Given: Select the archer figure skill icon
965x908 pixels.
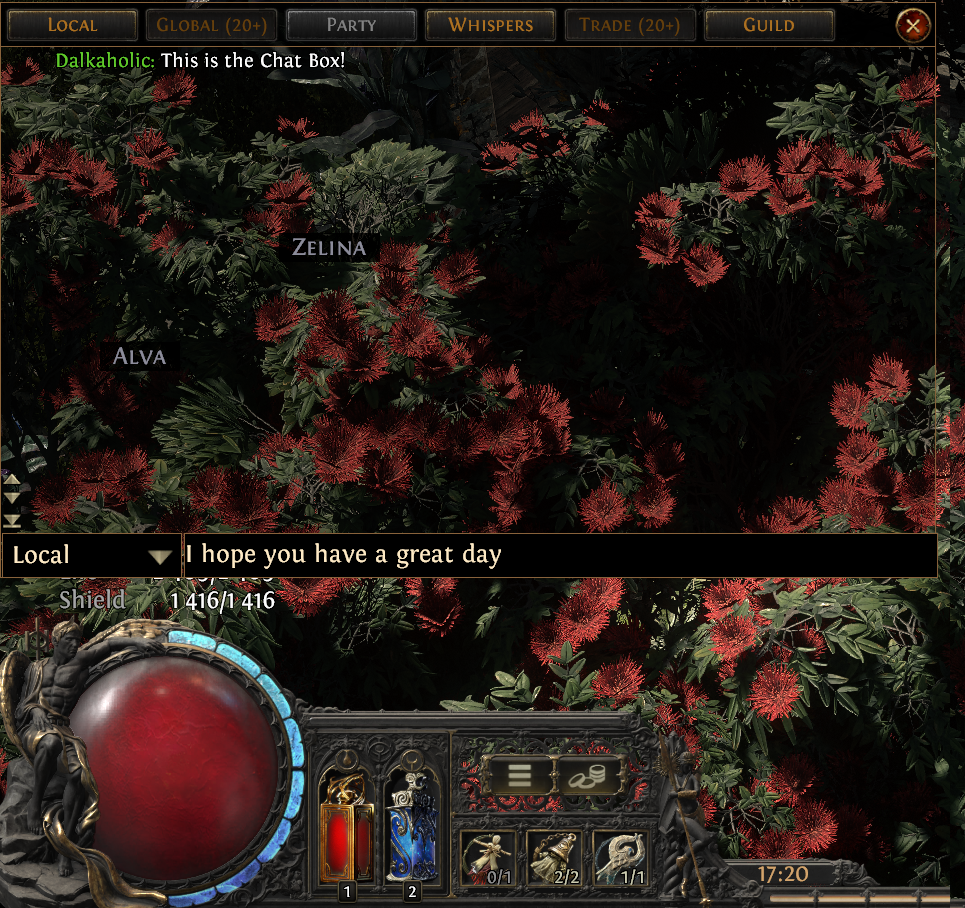Looking at the screenshot, I should coord(488,858).
